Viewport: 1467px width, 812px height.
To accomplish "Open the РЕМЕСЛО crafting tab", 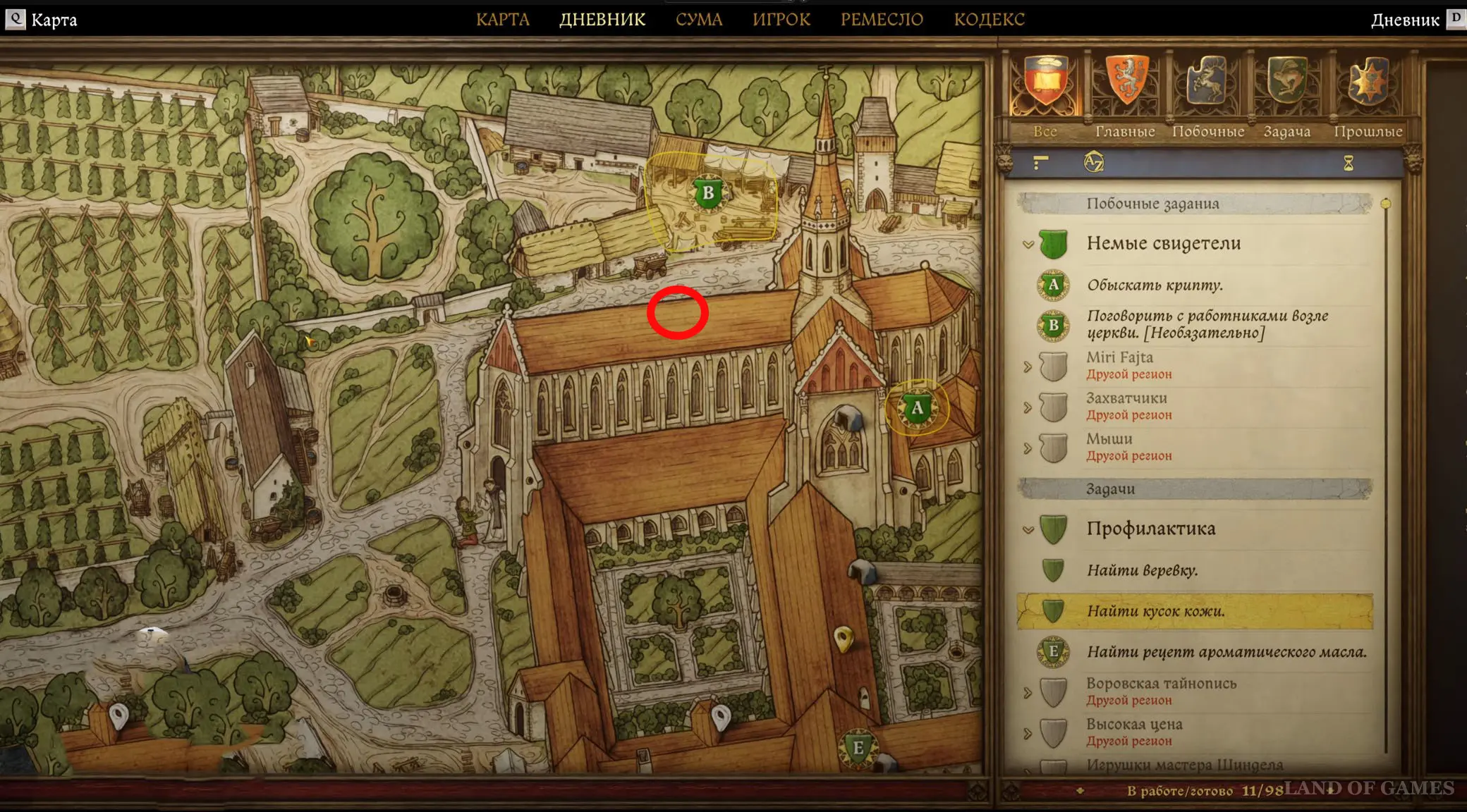I will pos(882,20).
